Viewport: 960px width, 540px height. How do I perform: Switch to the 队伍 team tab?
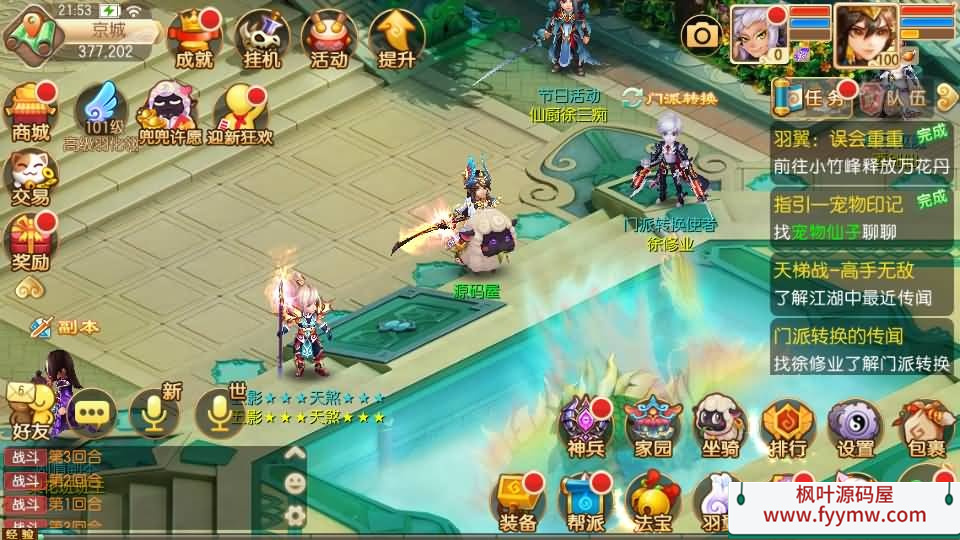(x=896, y=97)
